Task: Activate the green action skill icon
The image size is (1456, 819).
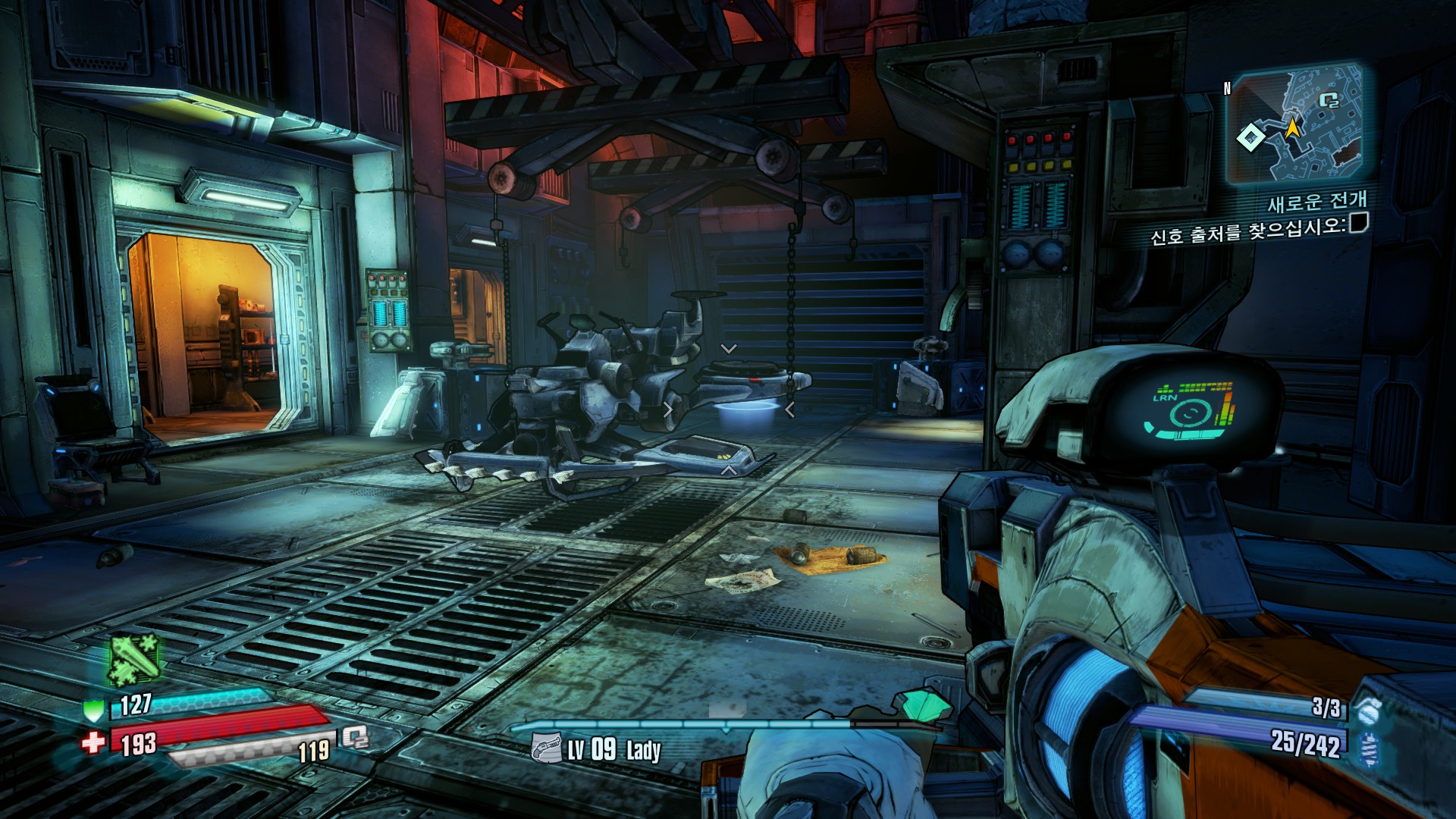Action: pos(135,660)
